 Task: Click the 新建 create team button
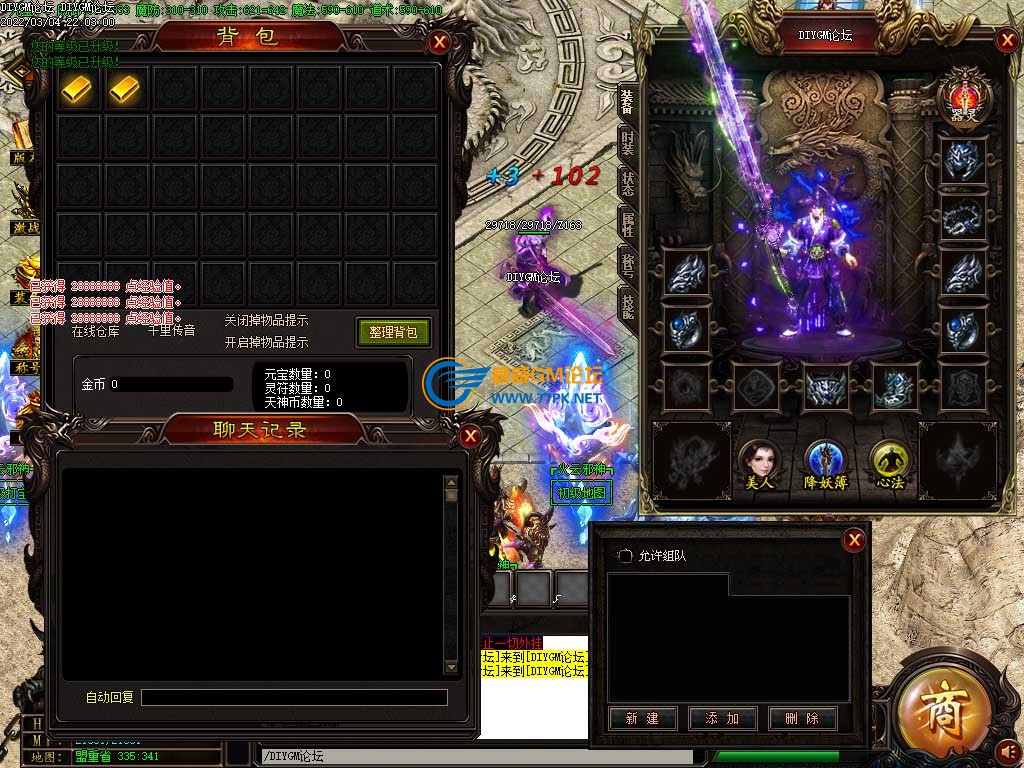[642, 718]
